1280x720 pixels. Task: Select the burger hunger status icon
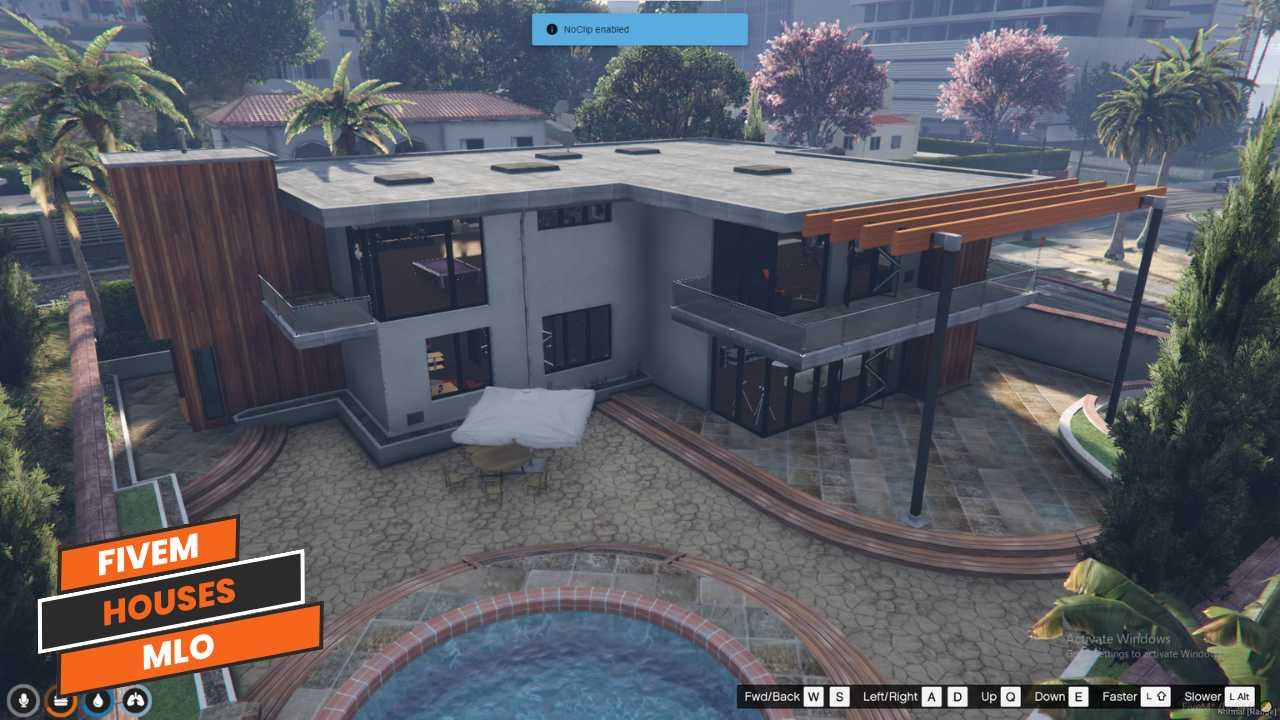[x=60, y=701]
